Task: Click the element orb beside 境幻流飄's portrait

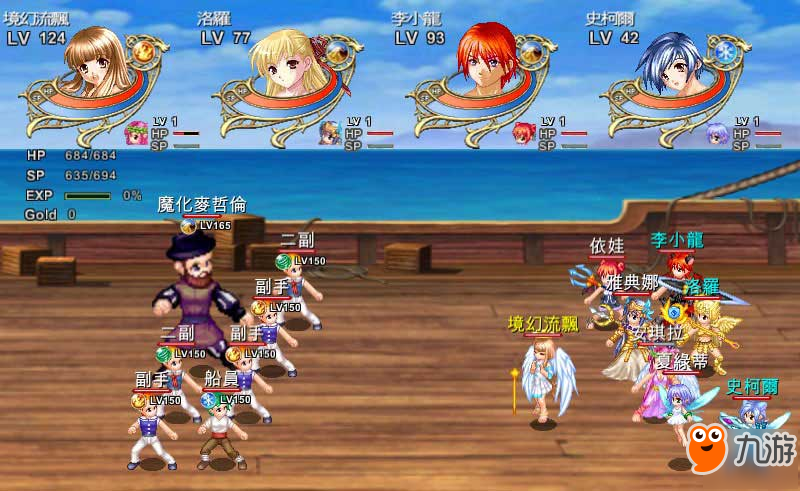Action: point(144,50)
